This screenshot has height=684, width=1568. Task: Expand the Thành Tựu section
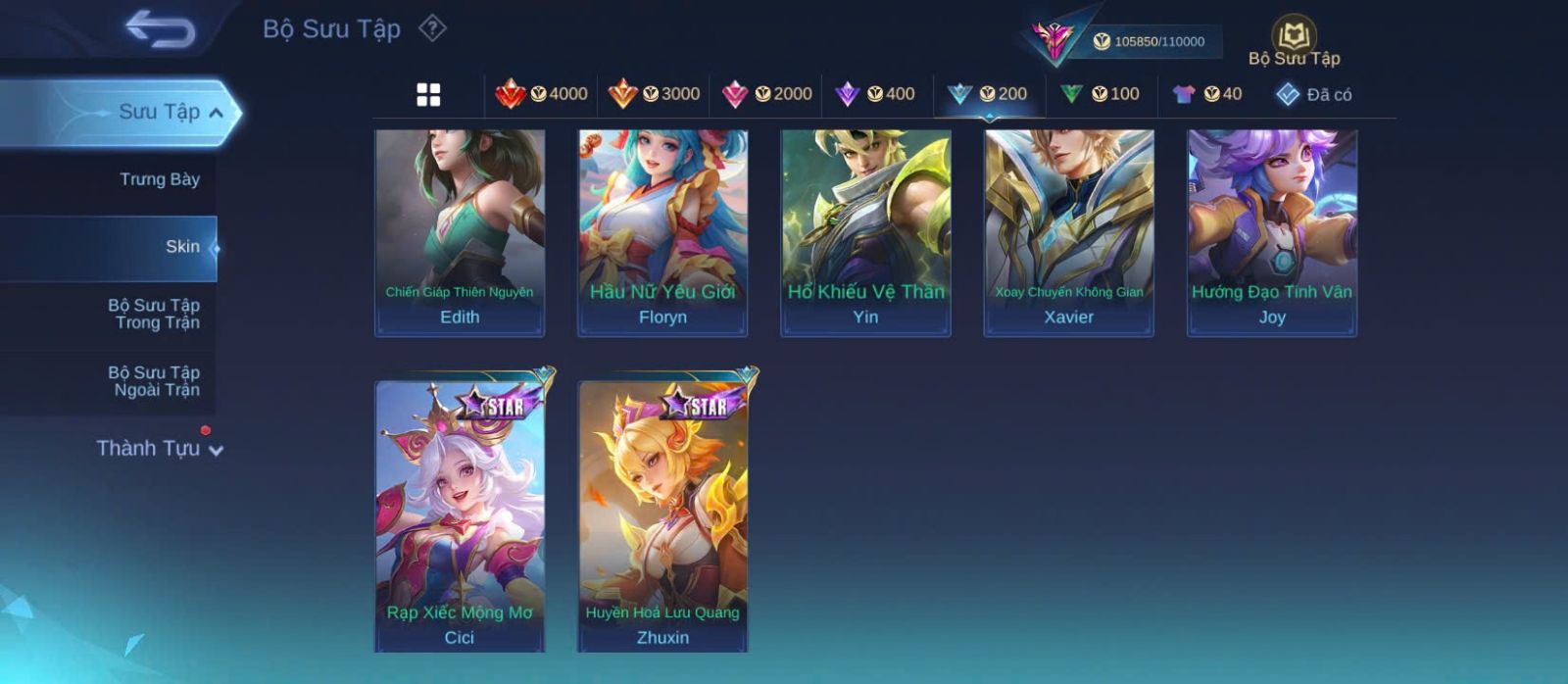(160, 449)
